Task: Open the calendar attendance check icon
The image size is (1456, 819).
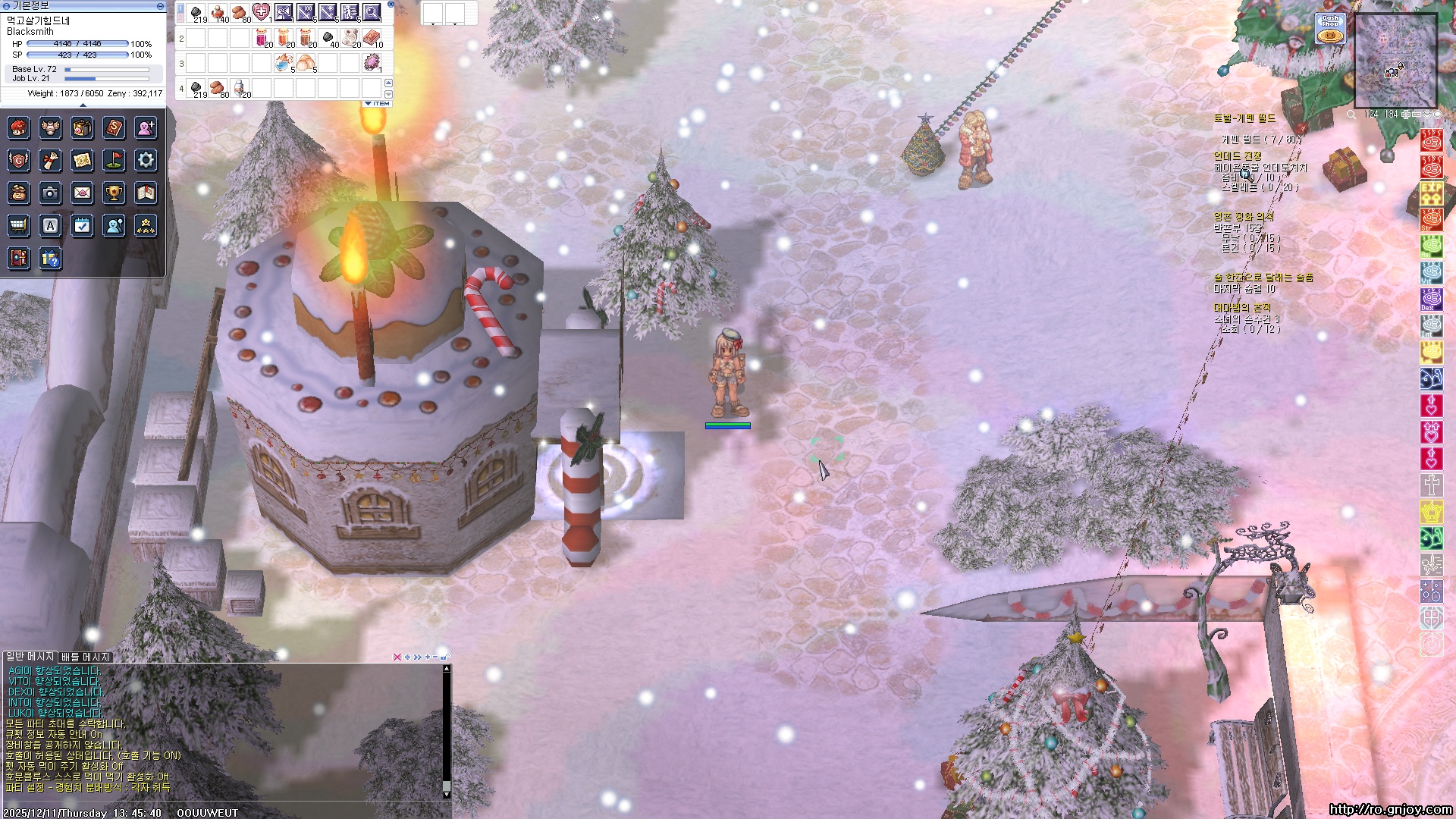Action: coord(82,225)
